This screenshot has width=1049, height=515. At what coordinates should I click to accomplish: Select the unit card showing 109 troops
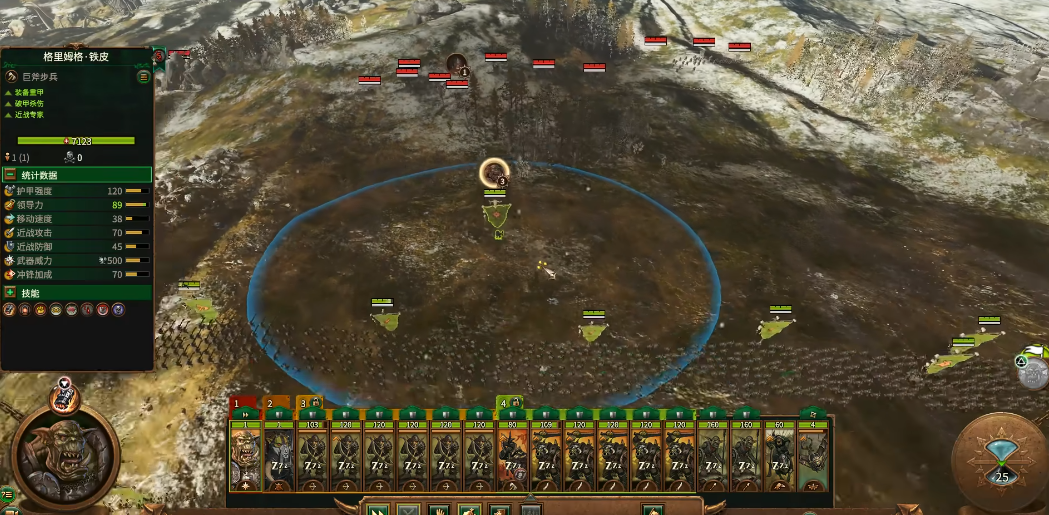pyautogui.click(x=546, y=457)
